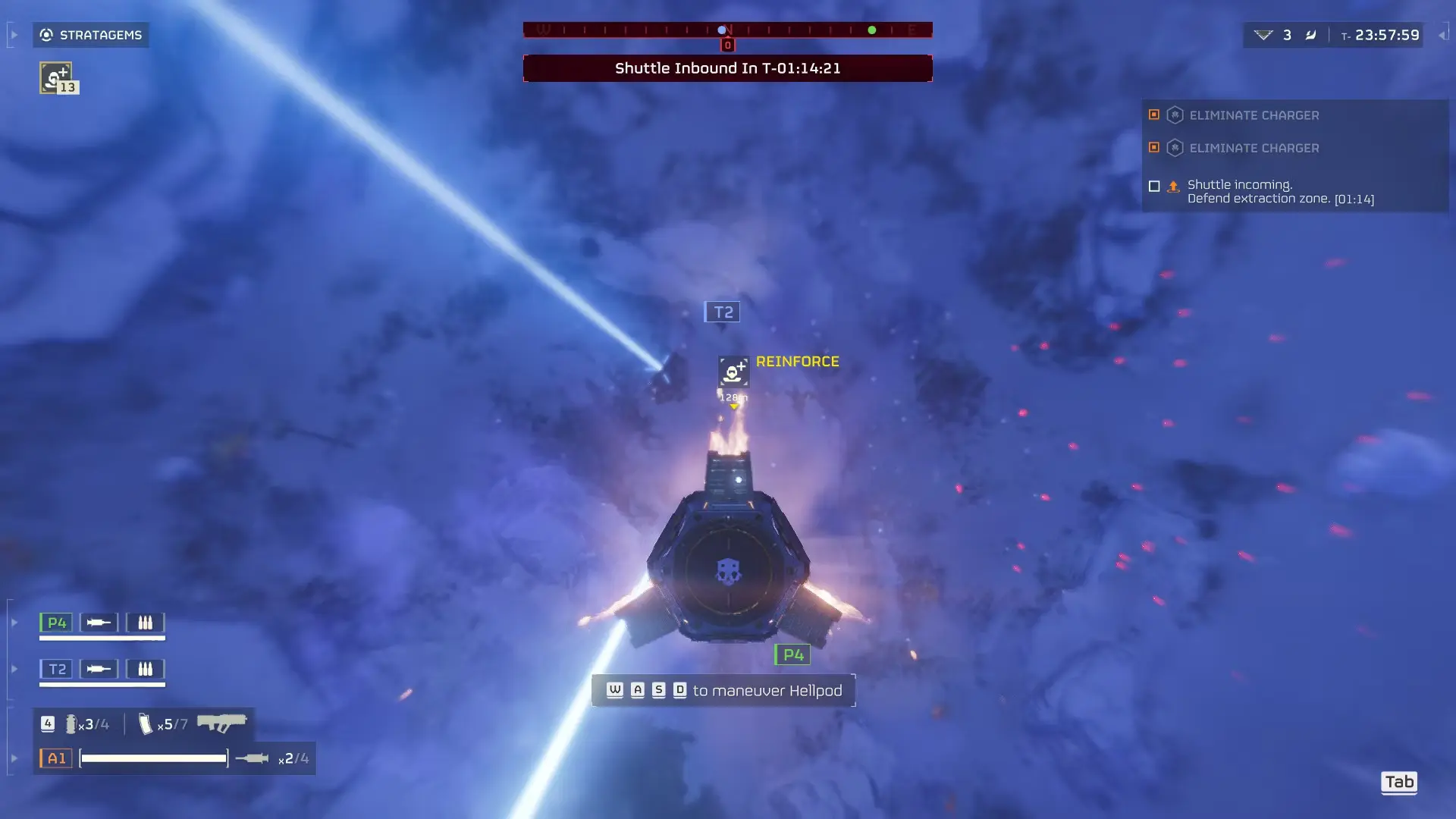Select the Reinforce stratagem icon near center
1456x819 pixels.
click(x=732, y=371)
